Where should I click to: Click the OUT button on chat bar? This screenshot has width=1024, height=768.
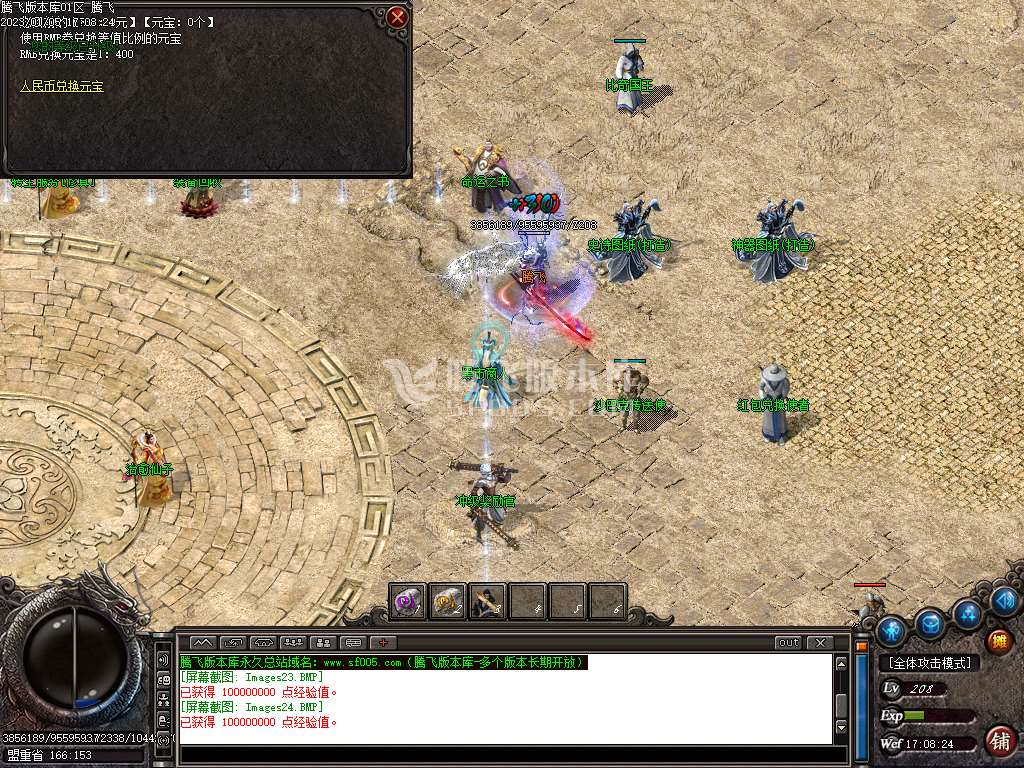788,642
